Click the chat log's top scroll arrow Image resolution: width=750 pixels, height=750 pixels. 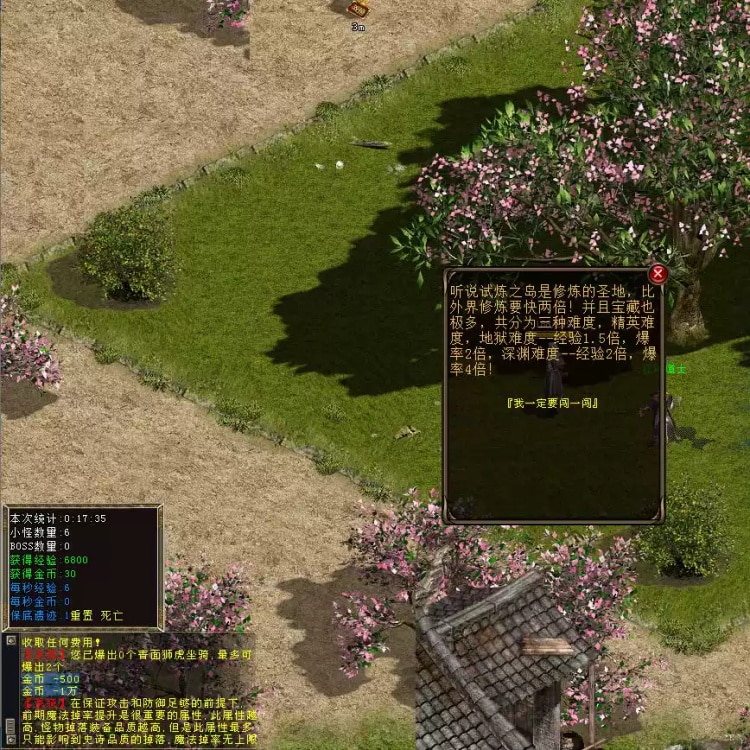(10, 641)
